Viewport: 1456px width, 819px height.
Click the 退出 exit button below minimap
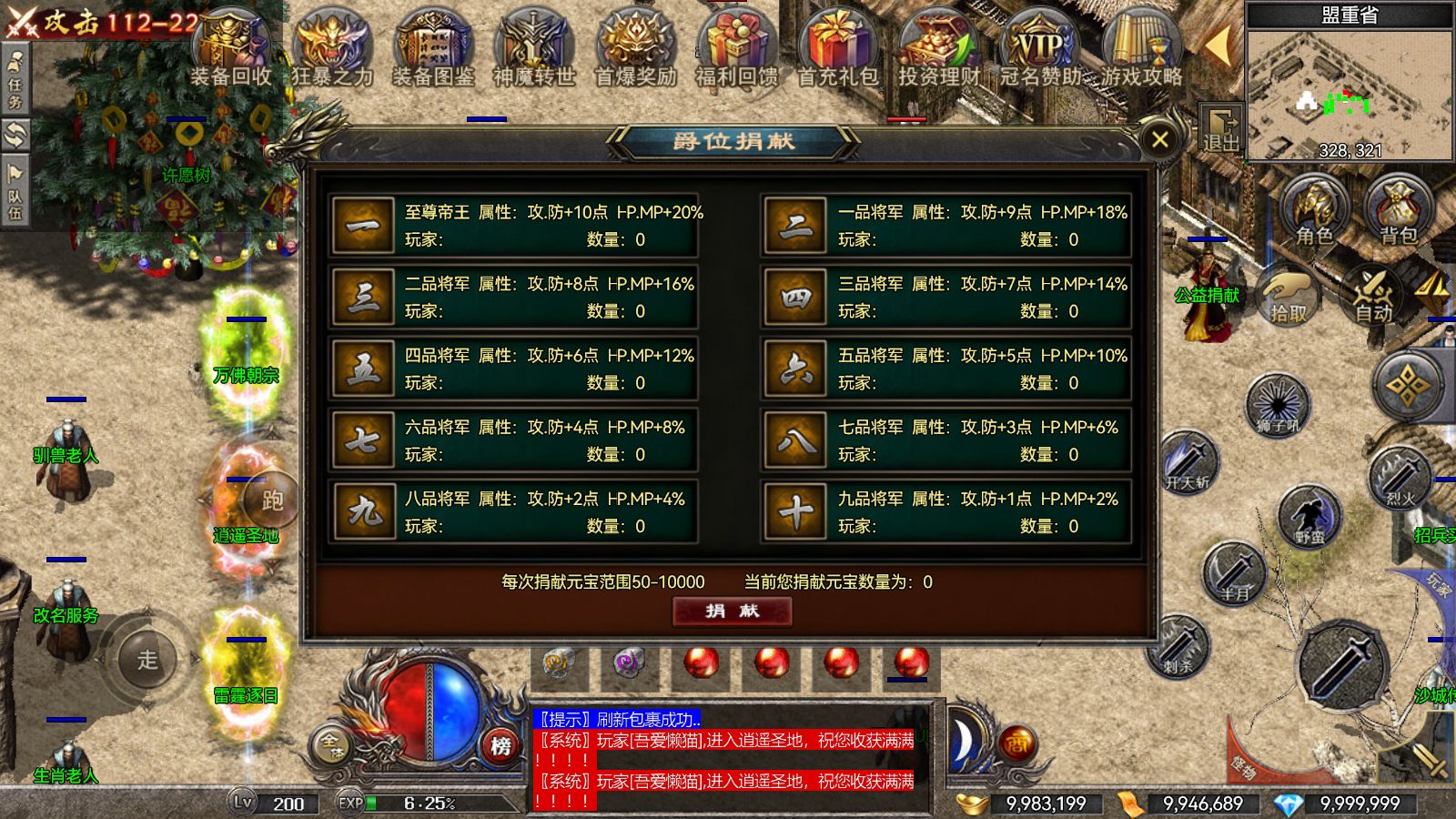coord(1221,126)
